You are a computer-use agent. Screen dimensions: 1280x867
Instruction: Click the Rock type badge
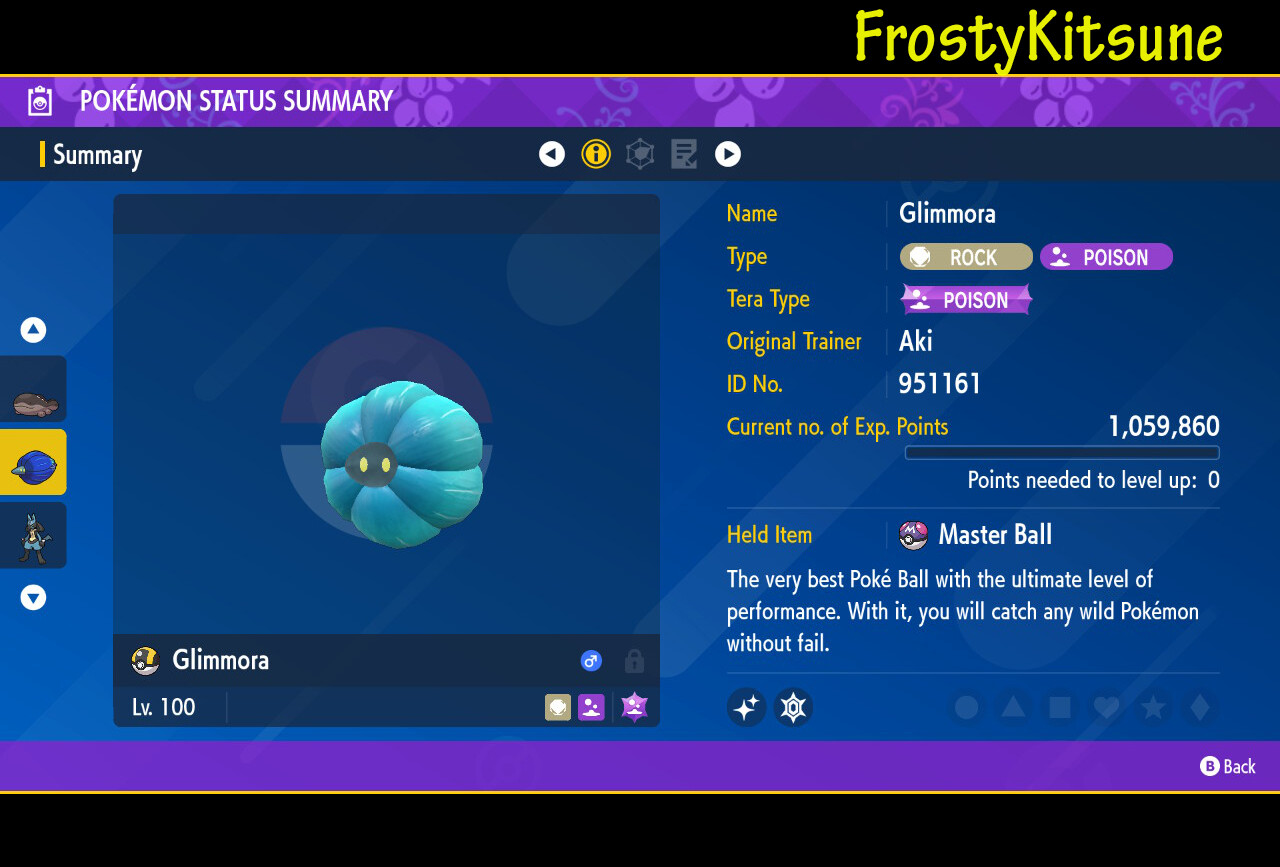coord(966,256)
